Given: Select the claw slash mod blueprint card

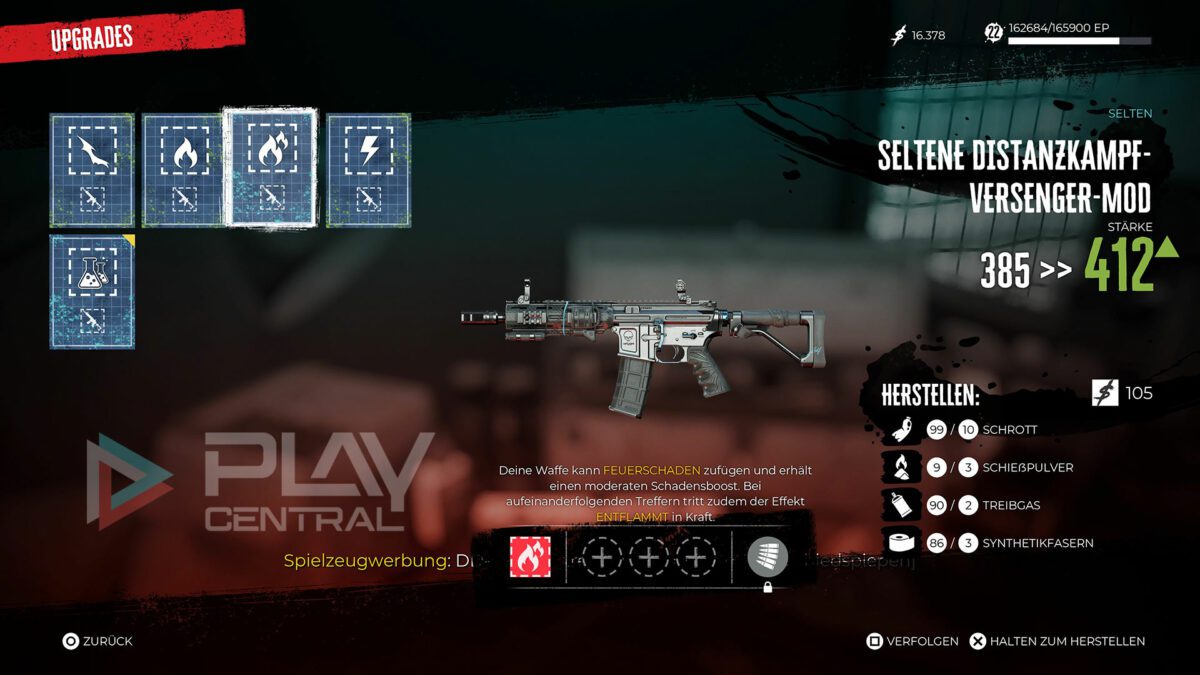Looking at the screenshot, I should (92, 170).
